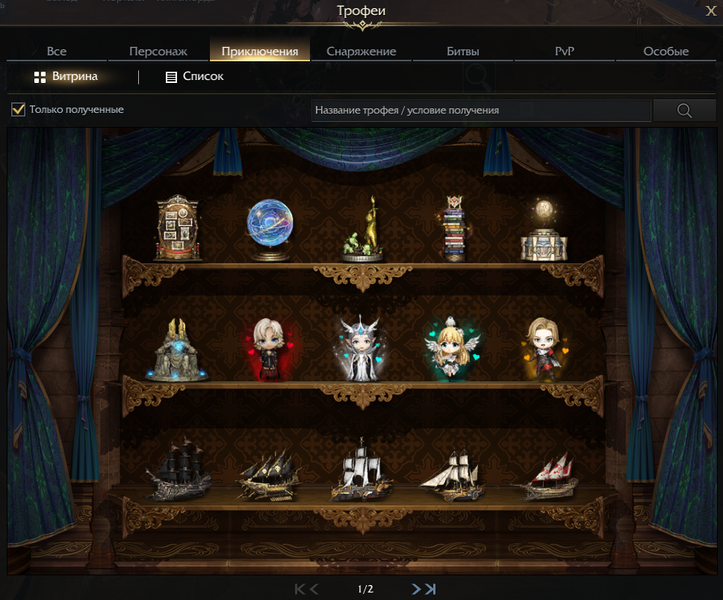Screen dimensions: 723x600
Task: Click the trophy name search field
Action: 480,110
